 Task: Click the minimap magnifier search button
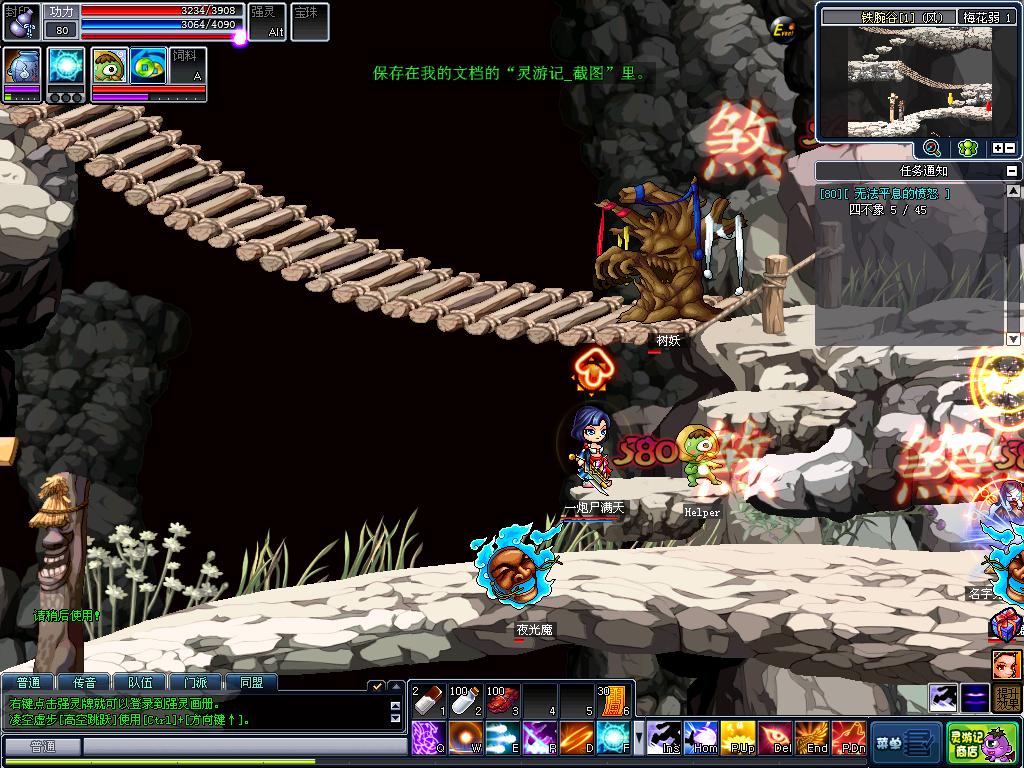(x=931, y=148)
